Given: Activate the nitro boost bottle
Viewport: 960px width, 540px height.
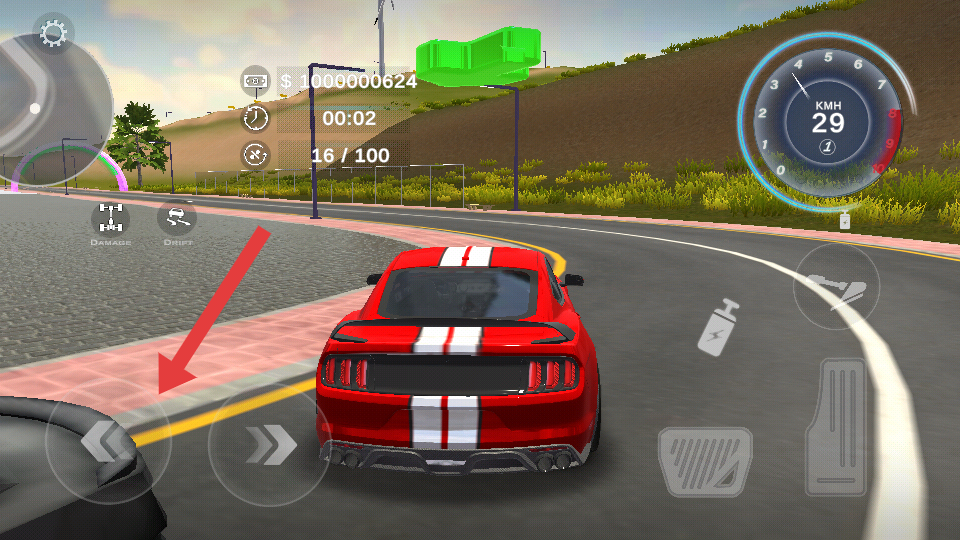Looking at the screenshot, I should pyautogui.click(x=718, y=326).
